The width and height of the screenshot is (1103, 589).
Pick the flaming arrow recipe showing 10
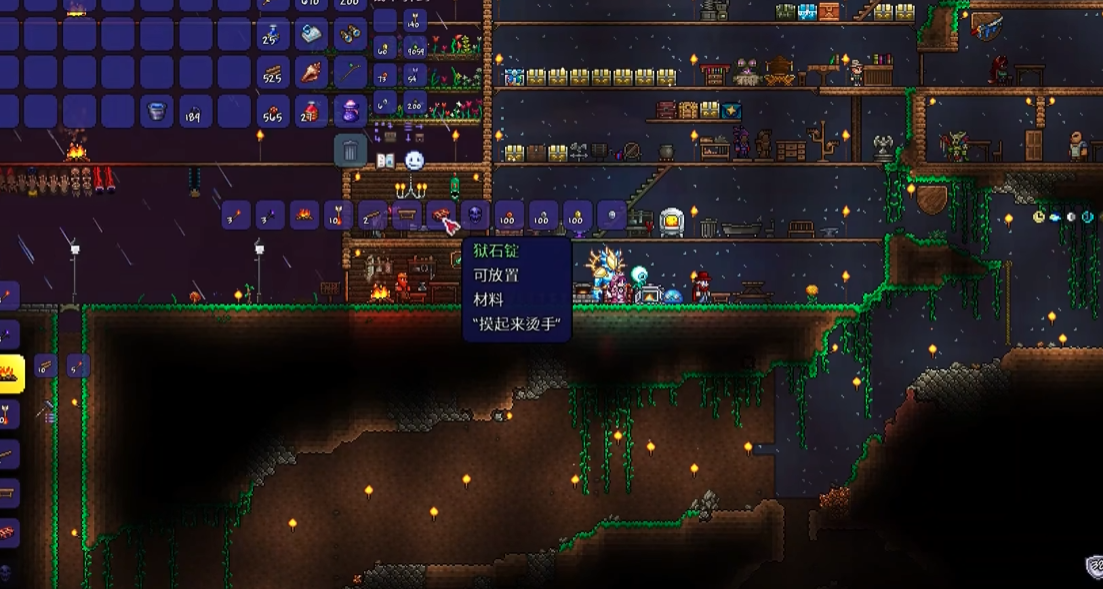(x=338, y=215)
